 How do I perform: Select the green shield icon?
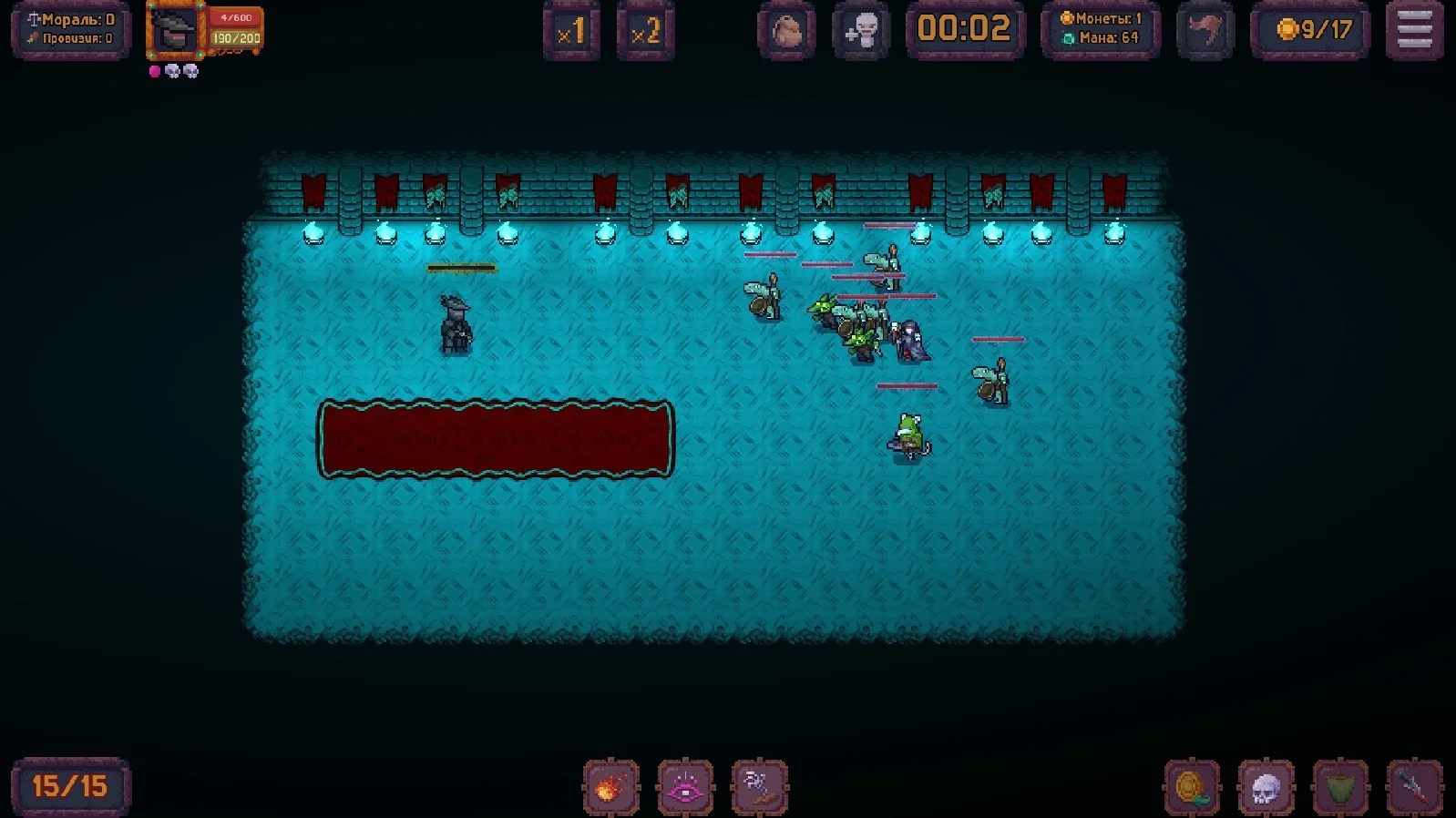1339,787
